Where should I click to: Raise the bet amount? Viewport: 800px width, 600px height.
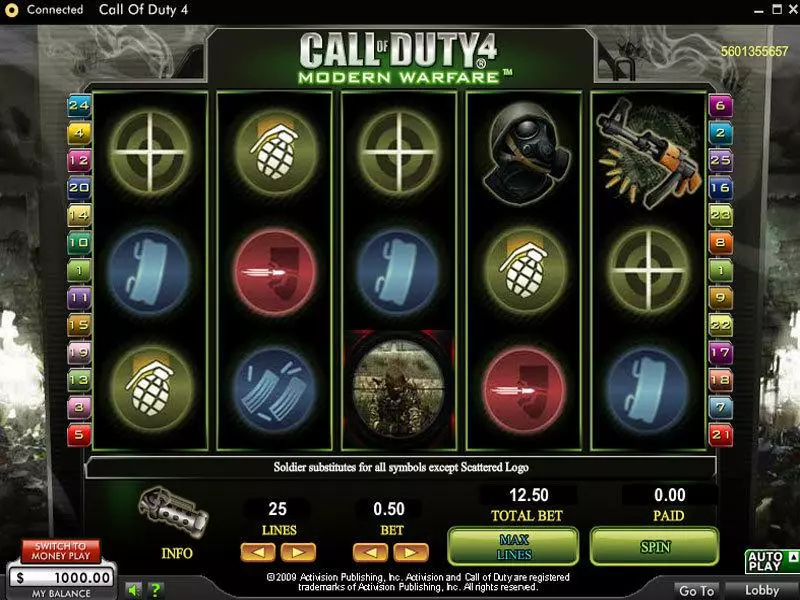tap(411, 551)
